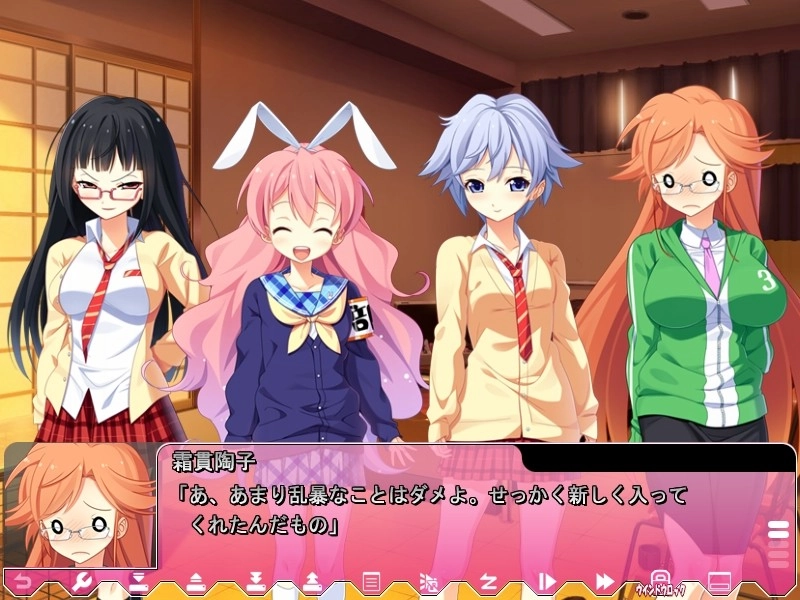Hide the message window with the window icon
800x600 pixels.
coord(718,581)
